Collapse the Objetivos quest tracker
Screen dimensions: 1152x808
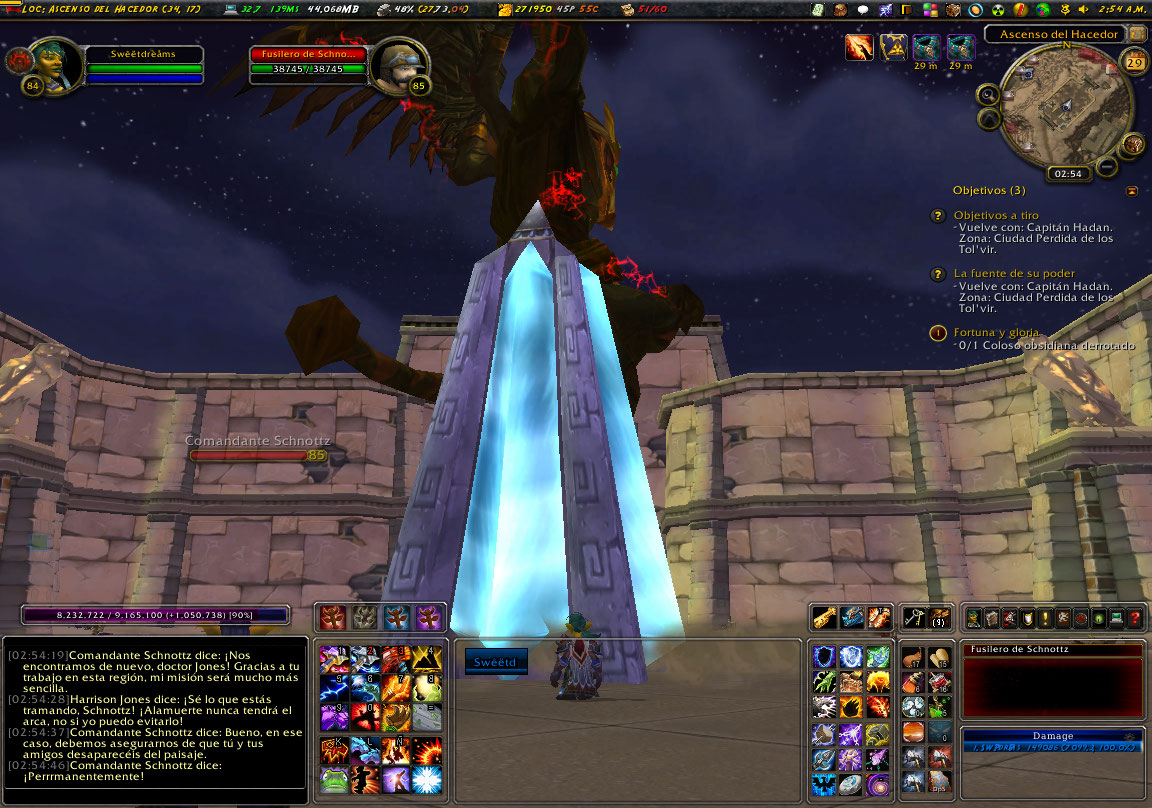[x=1132, y=190]
